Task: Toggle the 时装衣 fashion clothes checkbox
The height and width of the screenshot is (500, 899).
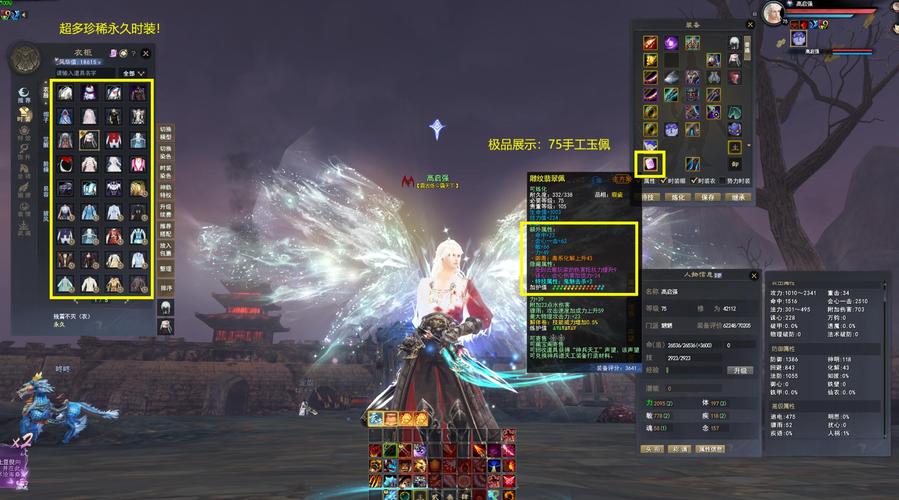Action: coord(690,181)
